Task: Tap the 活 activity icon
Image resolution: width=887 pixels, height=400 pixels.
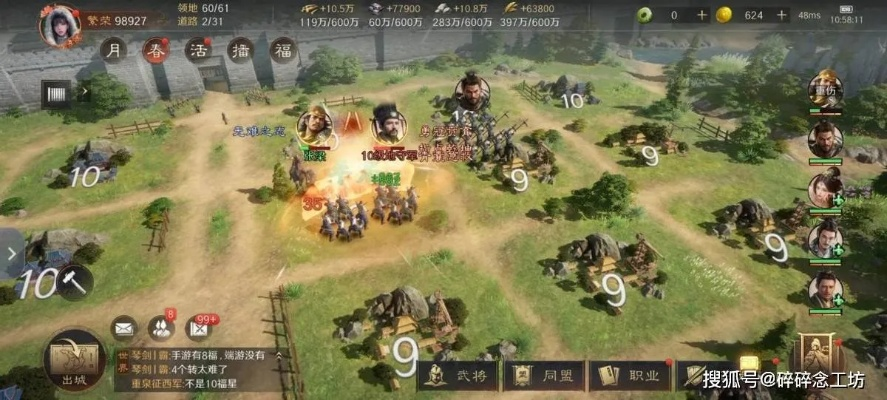Action: click(x=197, y=51)
